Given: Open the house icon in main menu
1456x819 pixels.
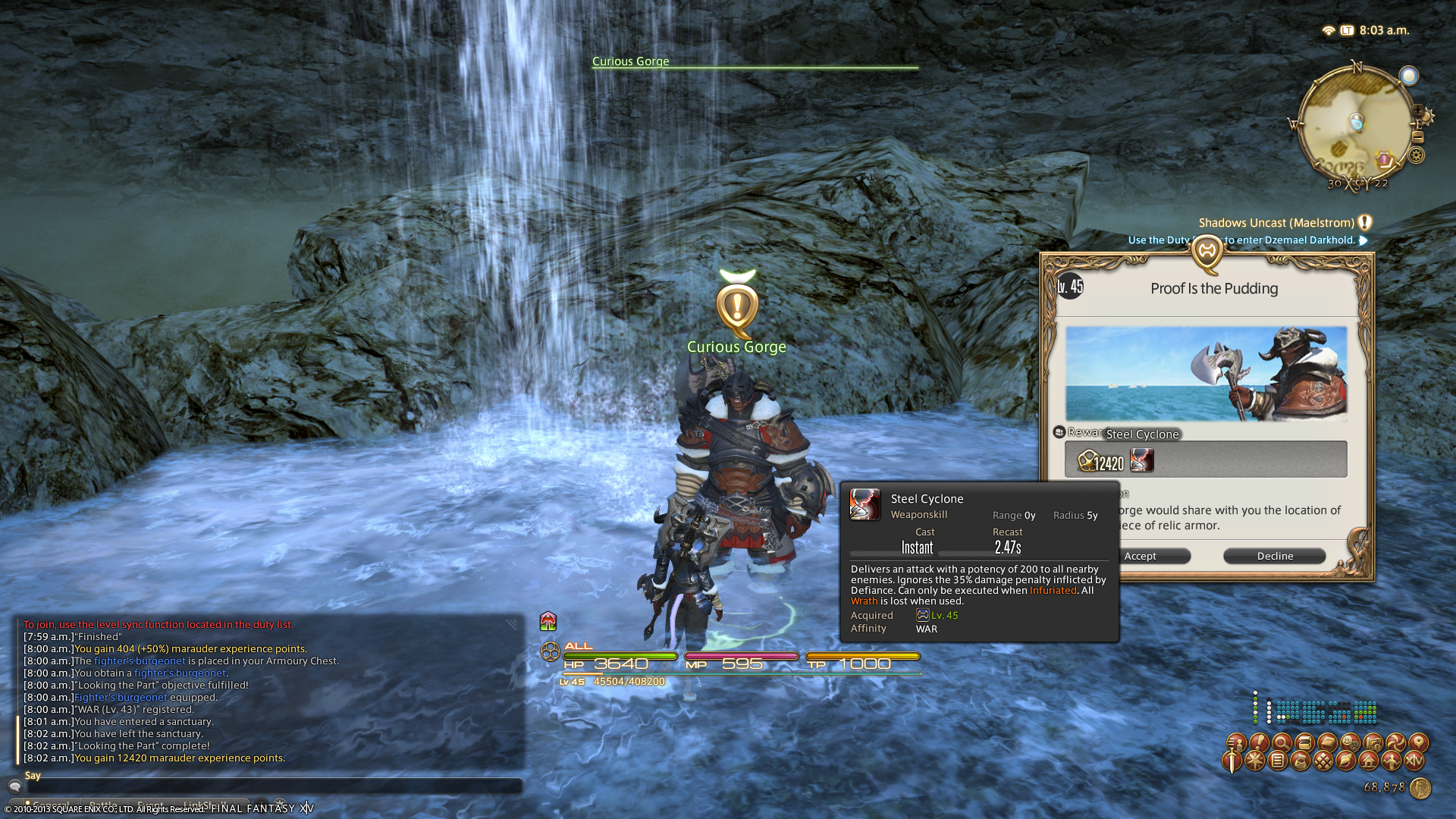Looking at the screenshot, I should pos(1369,761).
